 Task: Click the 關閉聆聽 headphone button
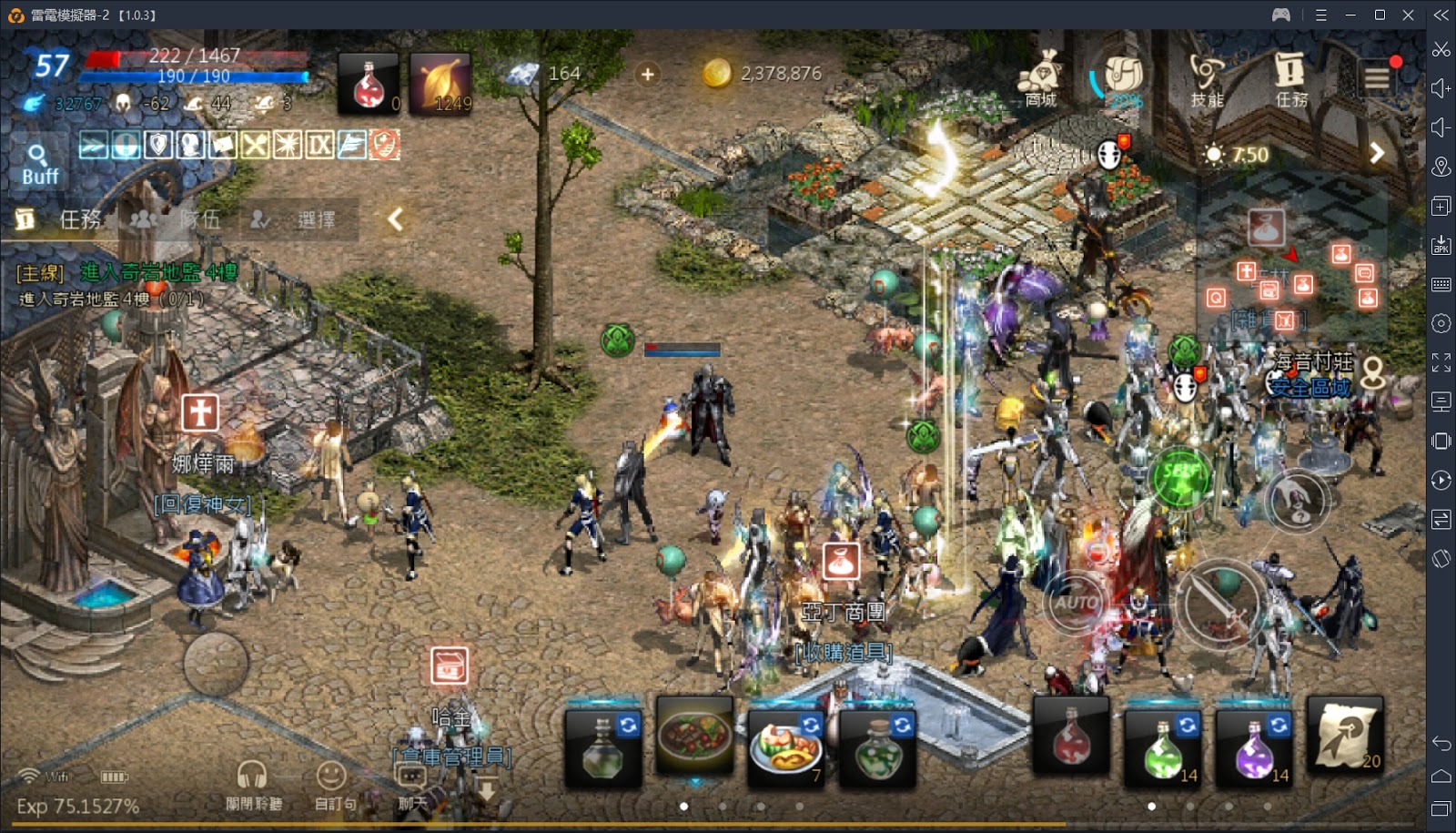tap(253, 785)
